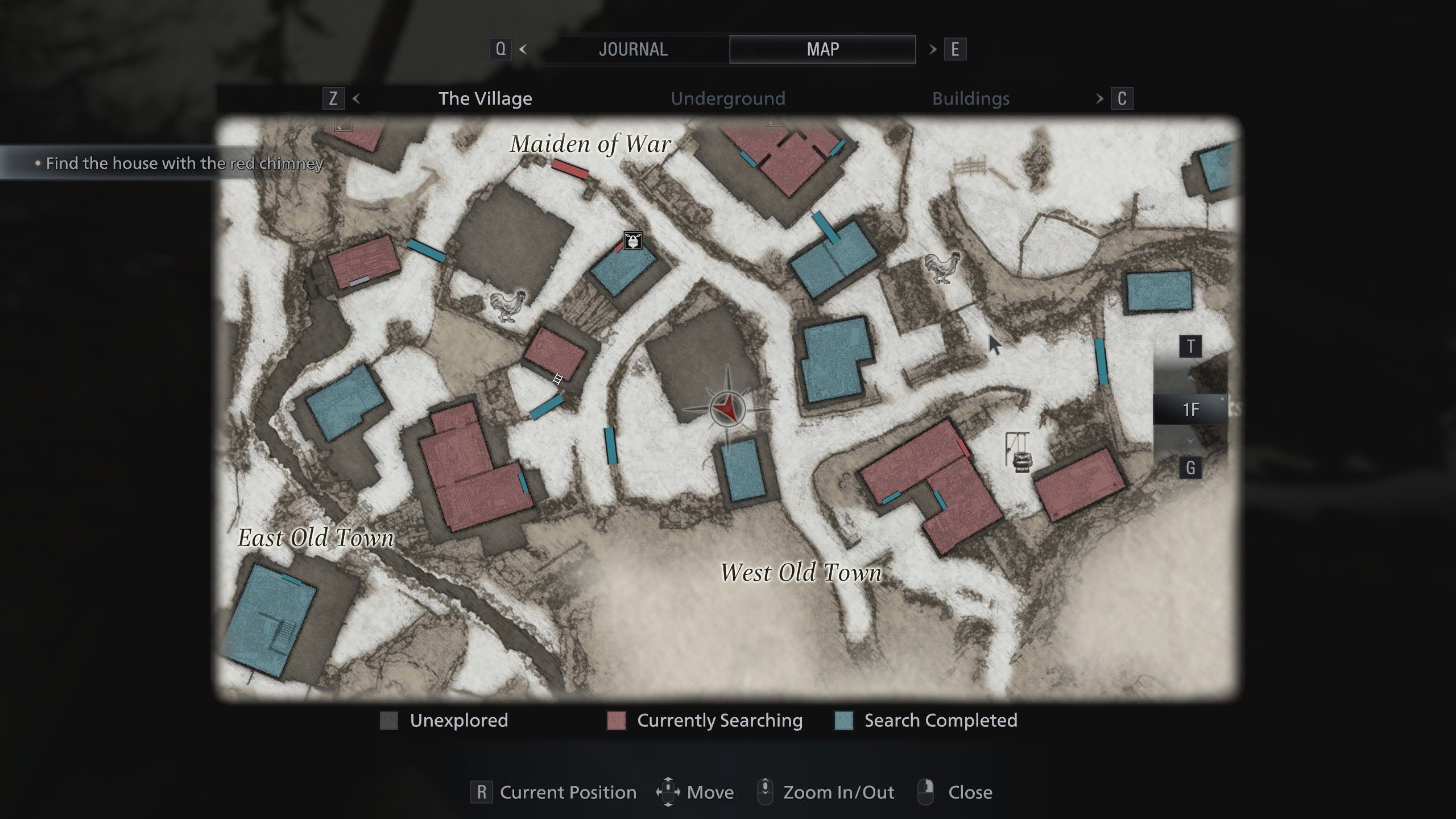Click the 1F floor indicator
1456x819 pixels.
click(x=1190, y=409)
